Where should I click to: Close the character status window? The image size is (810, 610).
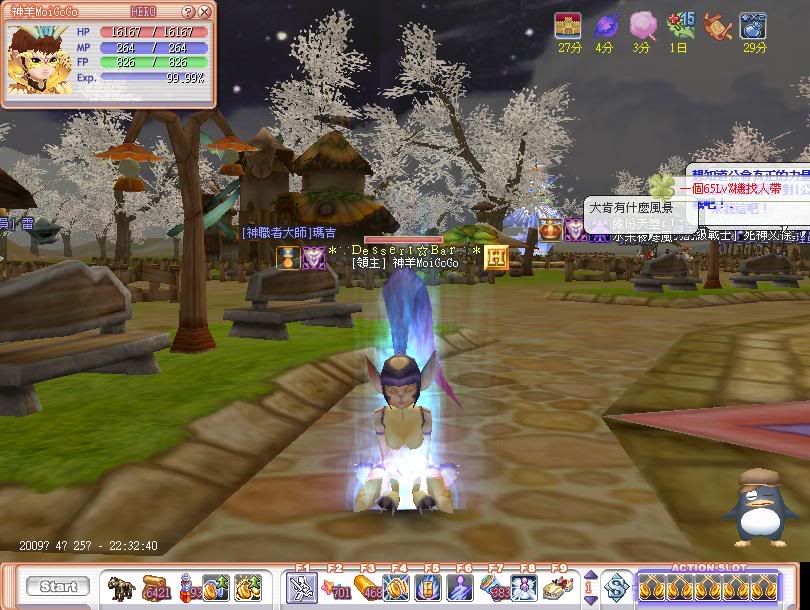[205, 12]
